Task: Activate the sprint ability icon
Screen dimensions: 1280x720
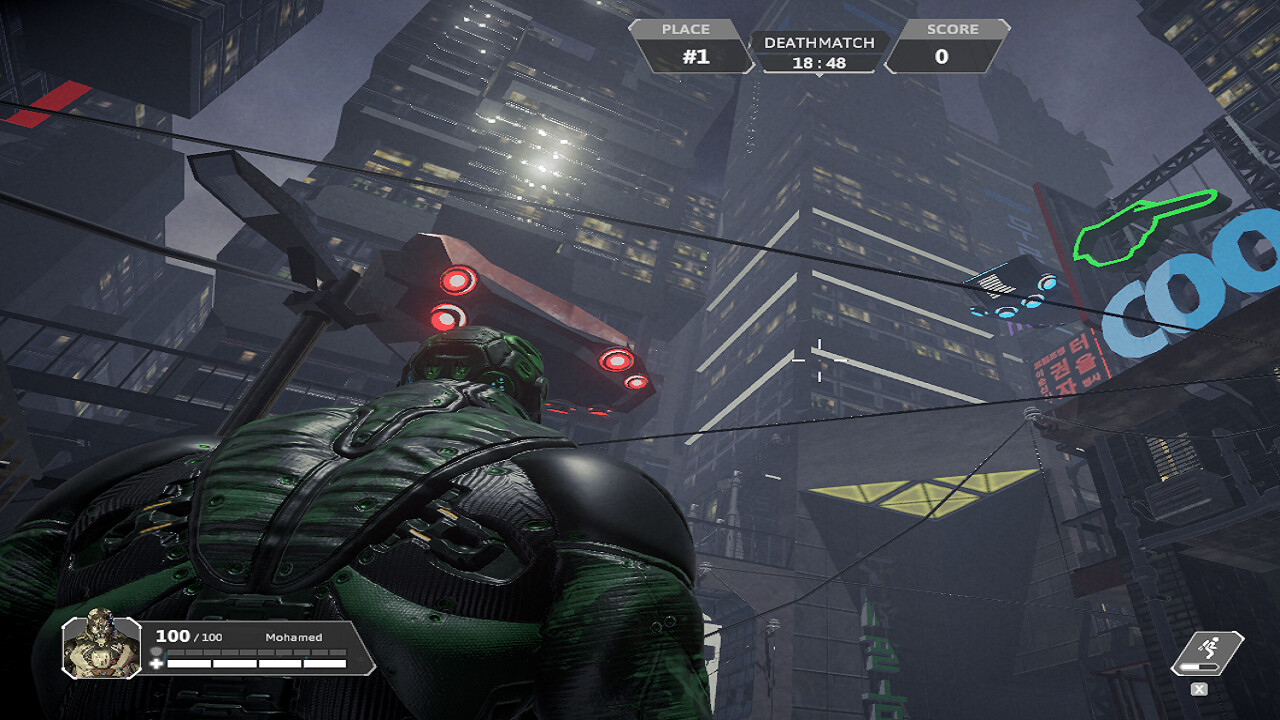Action: (1207, 652)
